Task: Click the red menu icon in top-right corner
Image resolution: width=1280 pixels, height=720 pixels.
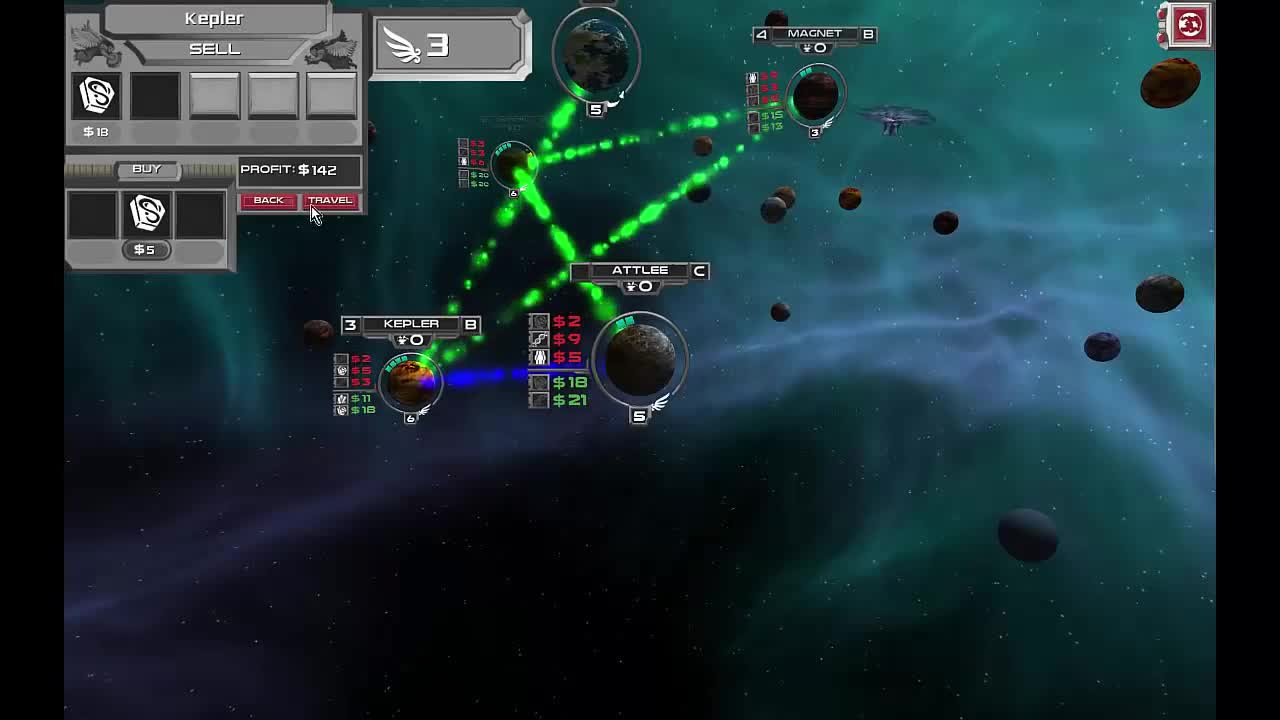Action: click(1189, 26)
